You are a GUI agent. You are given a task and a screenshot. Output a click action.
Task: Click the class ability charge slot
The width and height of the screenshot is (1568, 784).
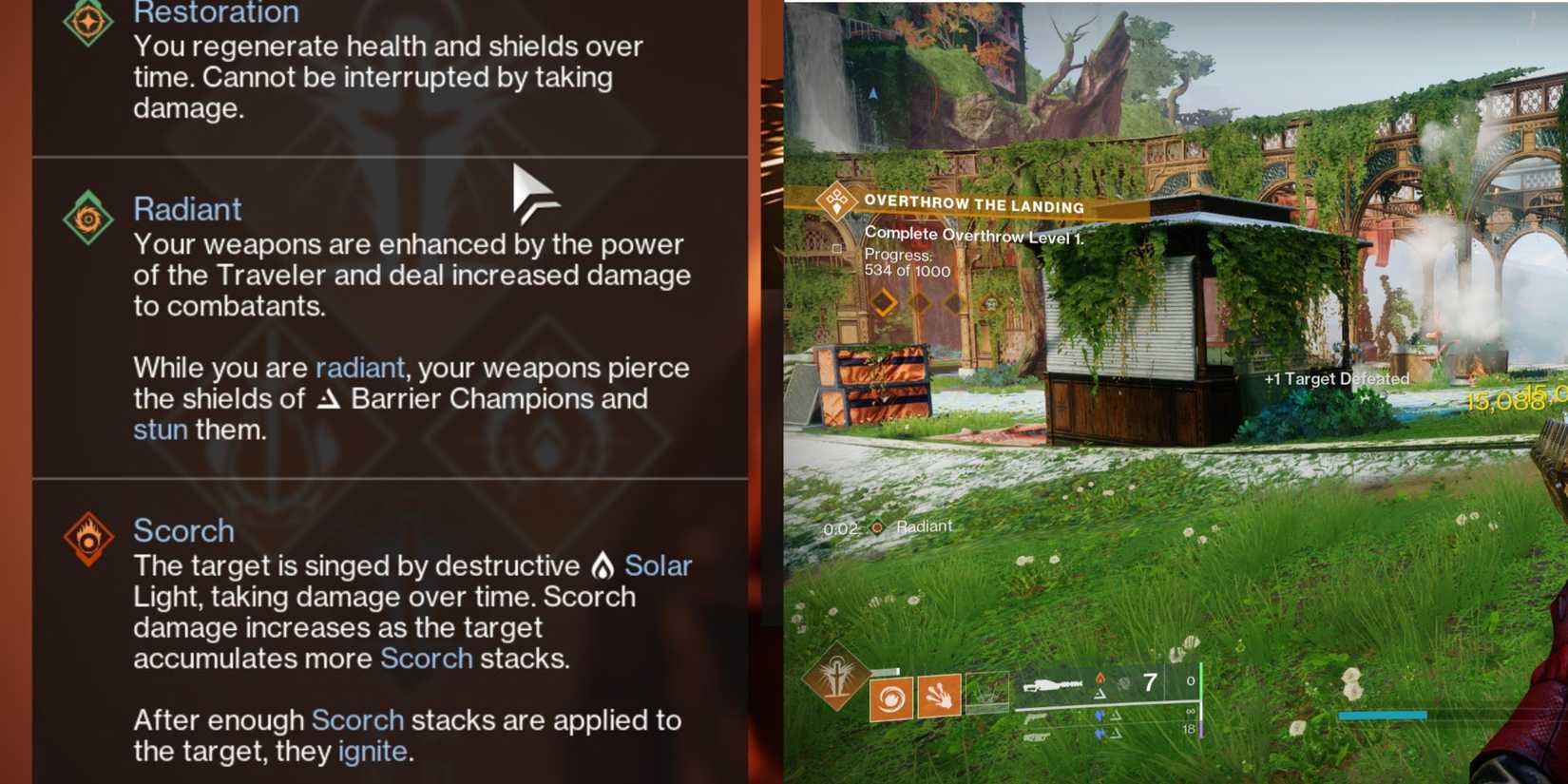click(x=987, y=693)
